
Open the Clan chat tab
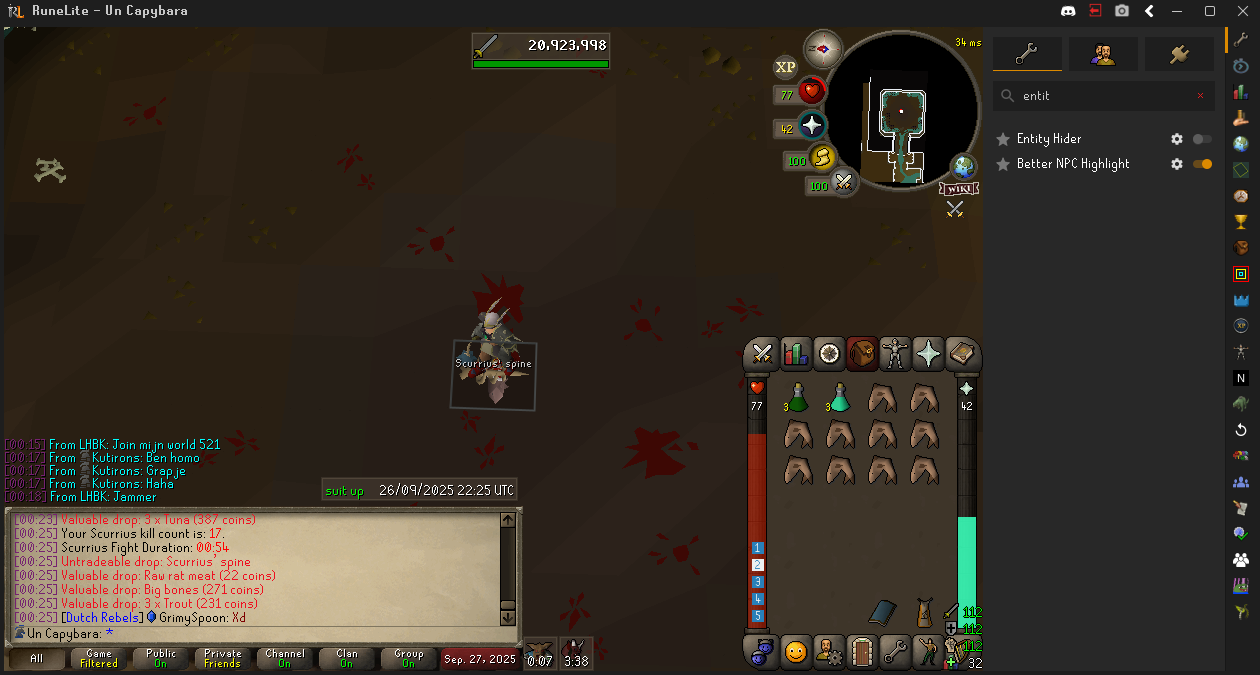346,658
